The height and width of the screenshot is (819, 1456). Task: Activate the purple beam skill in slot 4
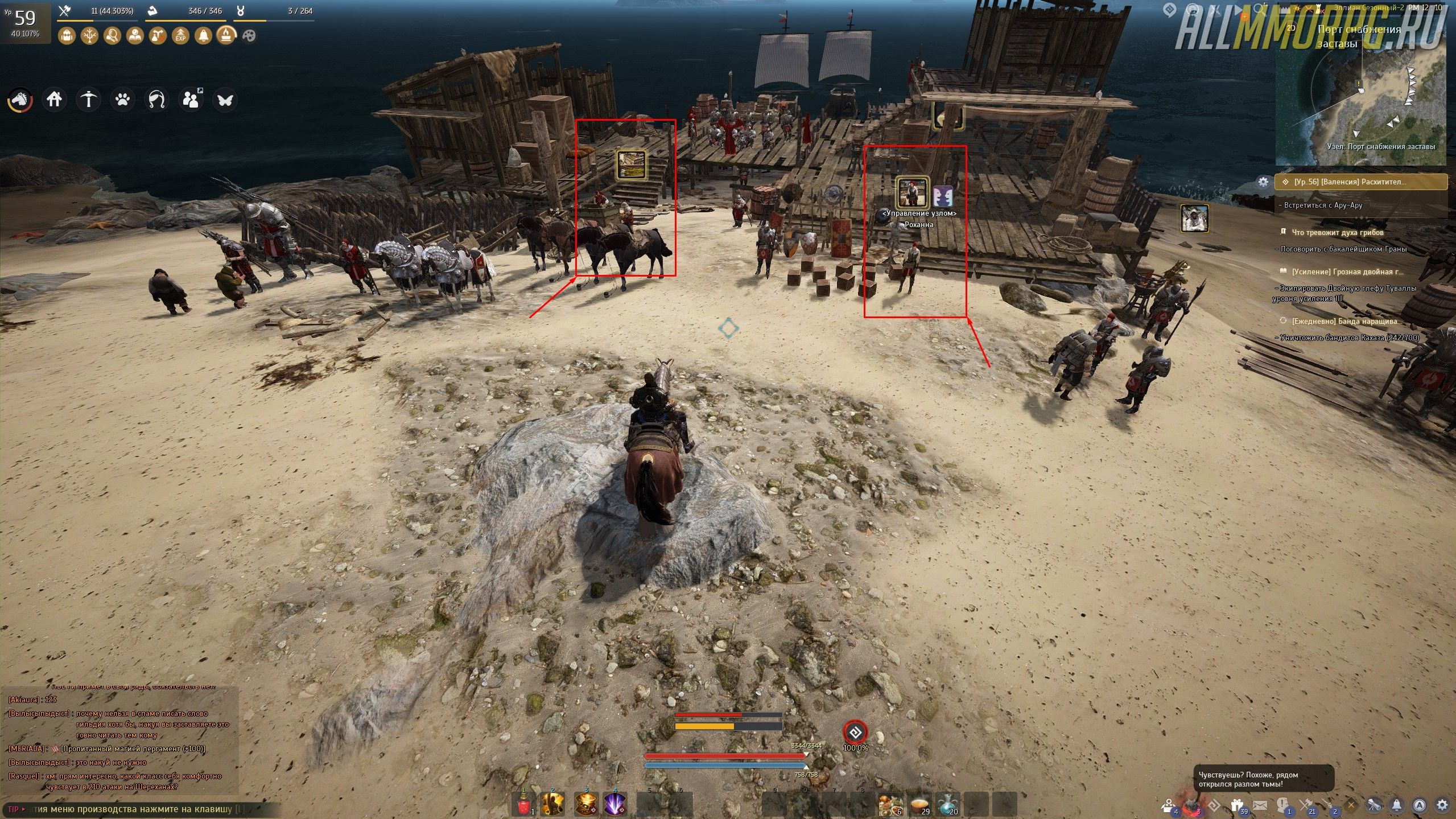[x=615, y=805]
